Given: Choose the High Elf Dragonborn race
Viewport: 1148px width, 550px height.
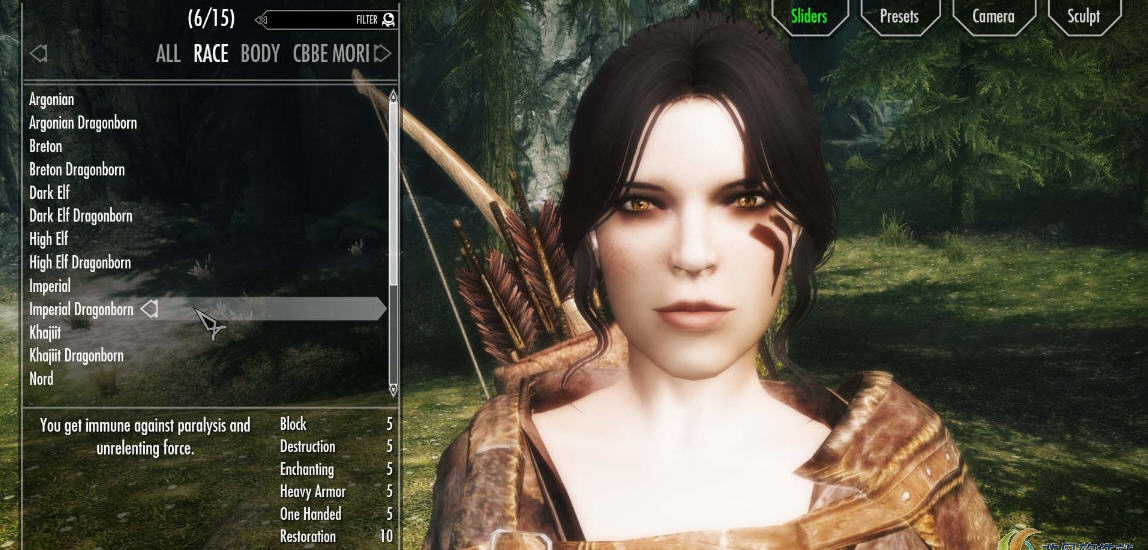Looking at the screenshot, I should pos(80,262).
